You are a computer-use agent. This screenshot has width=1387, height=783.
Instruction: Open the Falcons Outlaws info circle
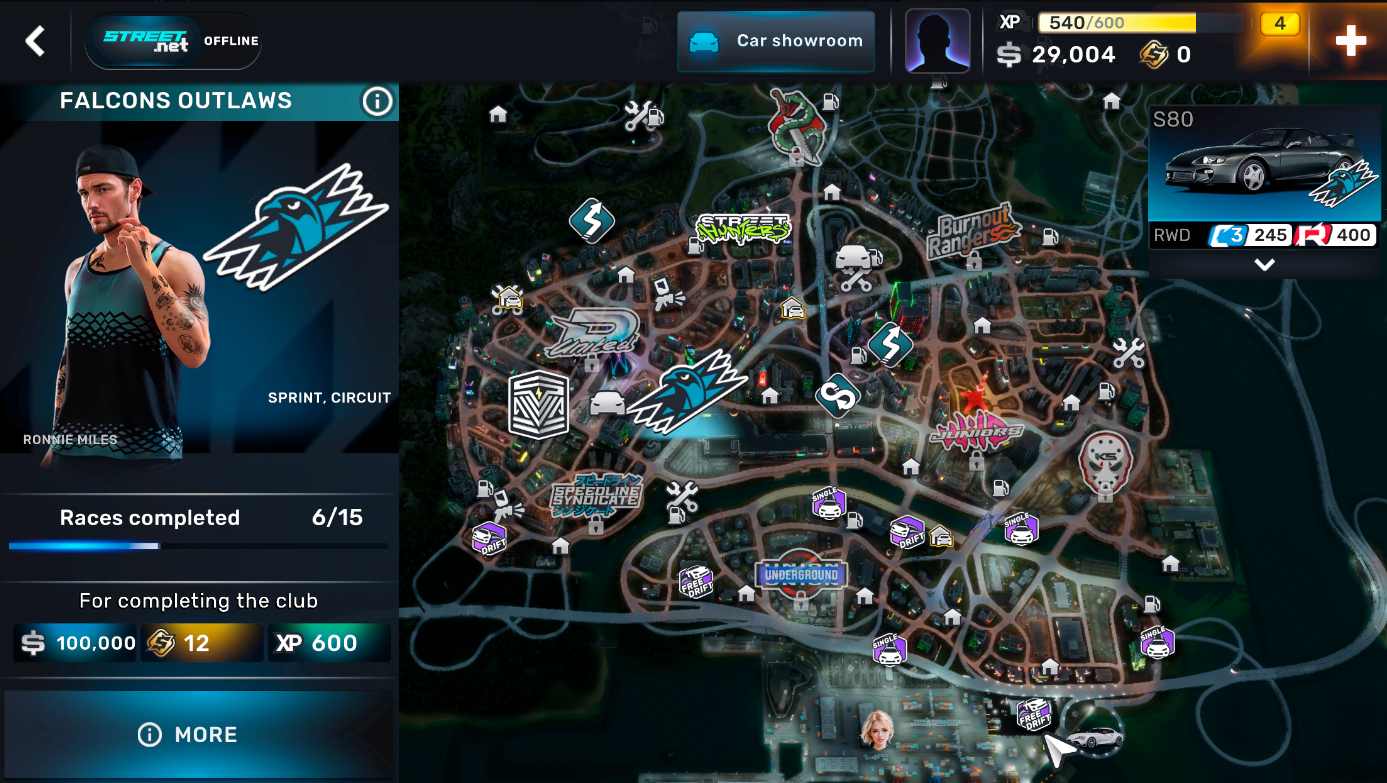pyautogui.click(x=377, y=100)
